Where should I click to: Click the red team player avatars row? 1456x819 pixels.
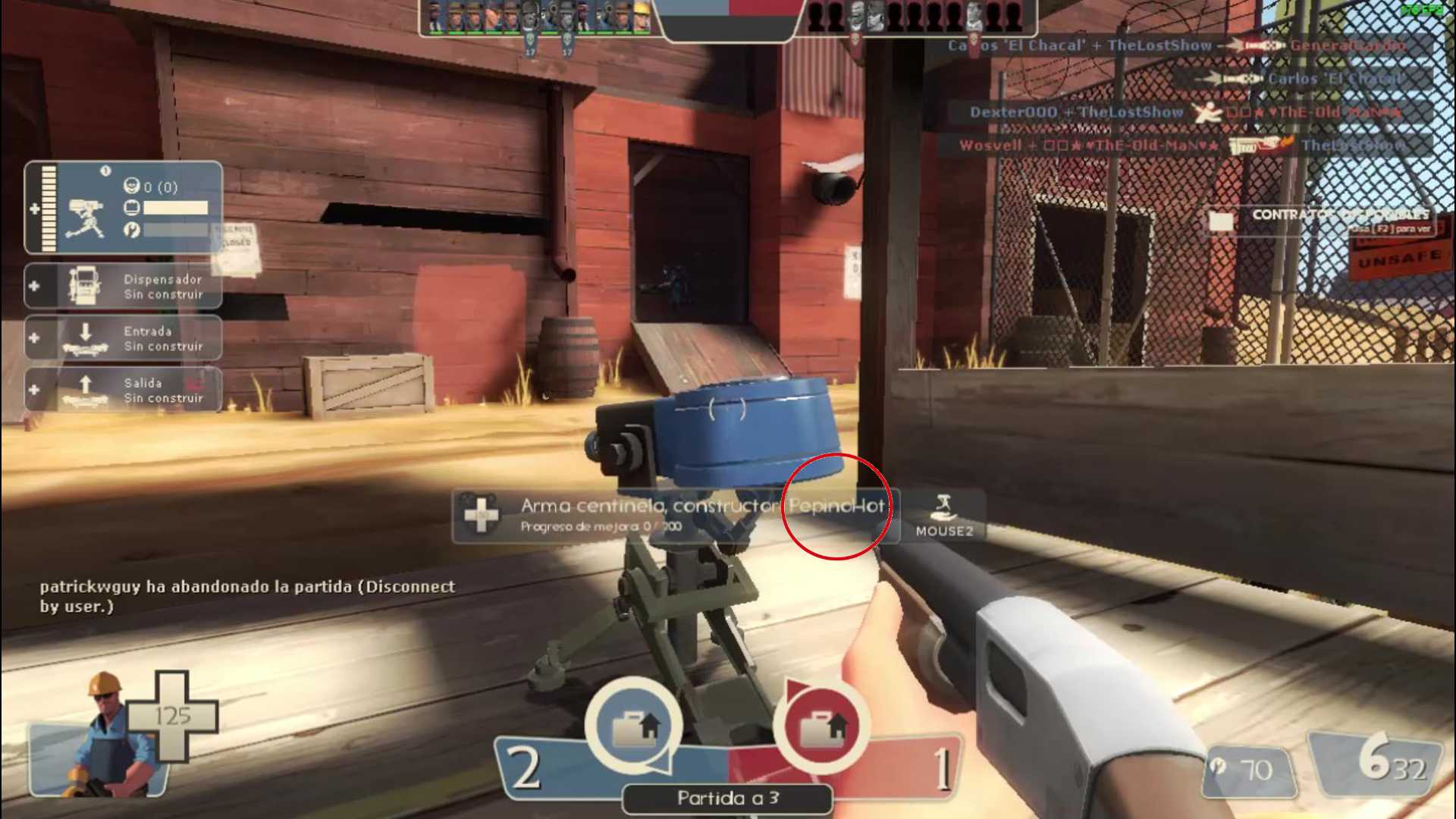[918, 17]
